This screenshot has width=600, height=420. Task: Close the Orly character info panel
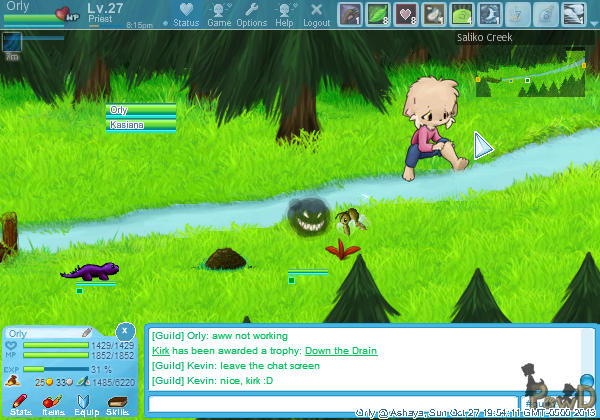pyautogui.click(x=123, y=330)
